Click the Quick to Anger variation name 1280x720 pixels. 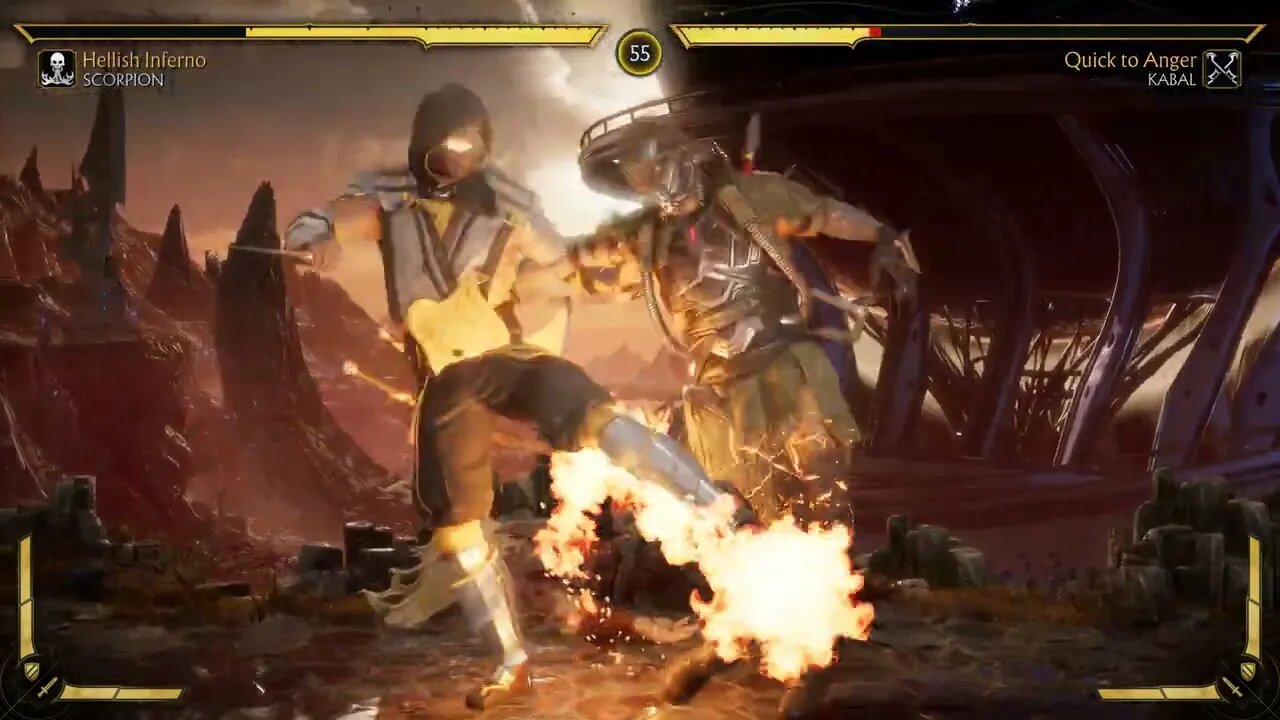(x=1134, y=60)
